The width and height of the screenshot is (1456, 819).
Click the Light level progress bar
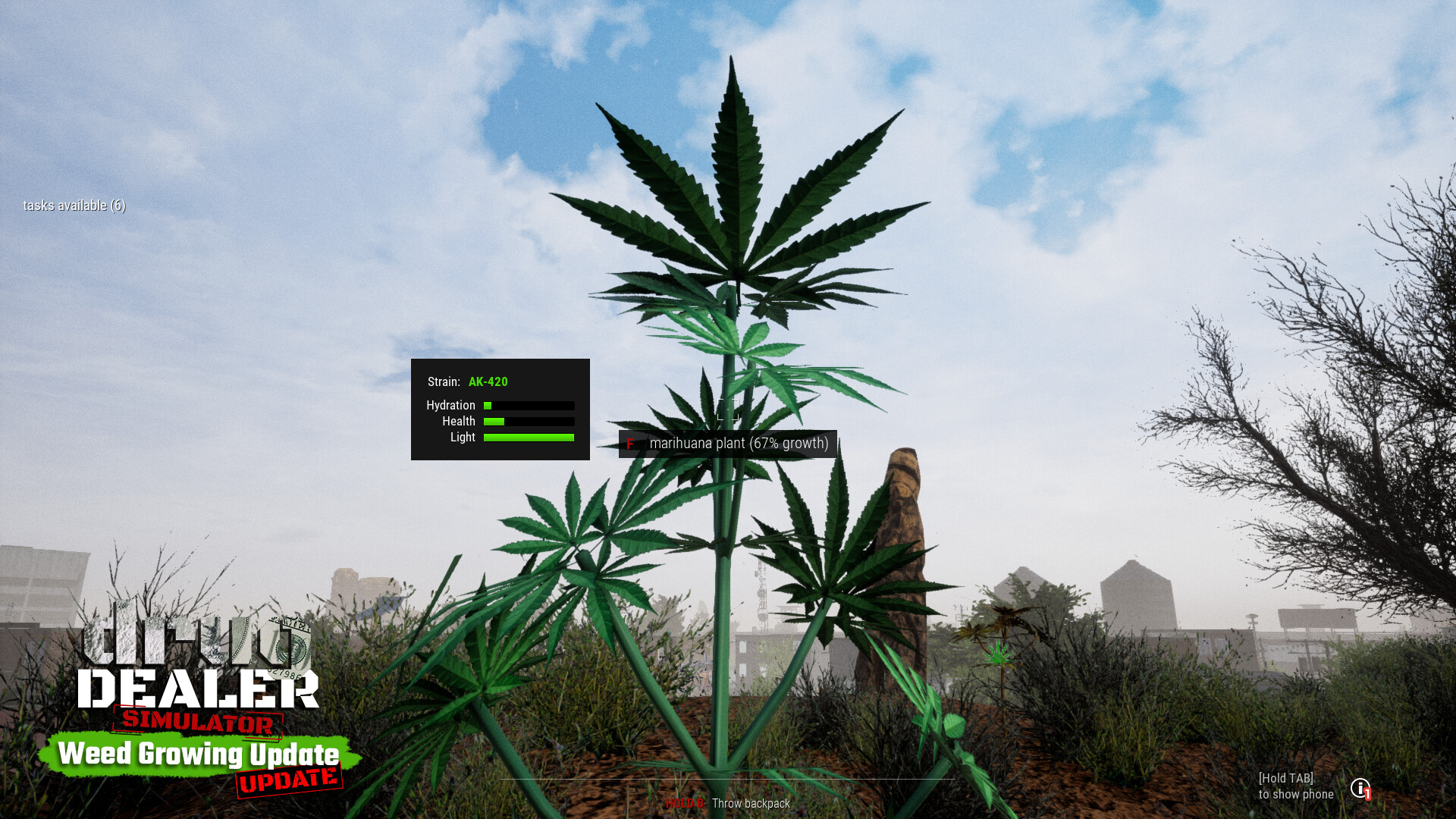click(529, 438)
